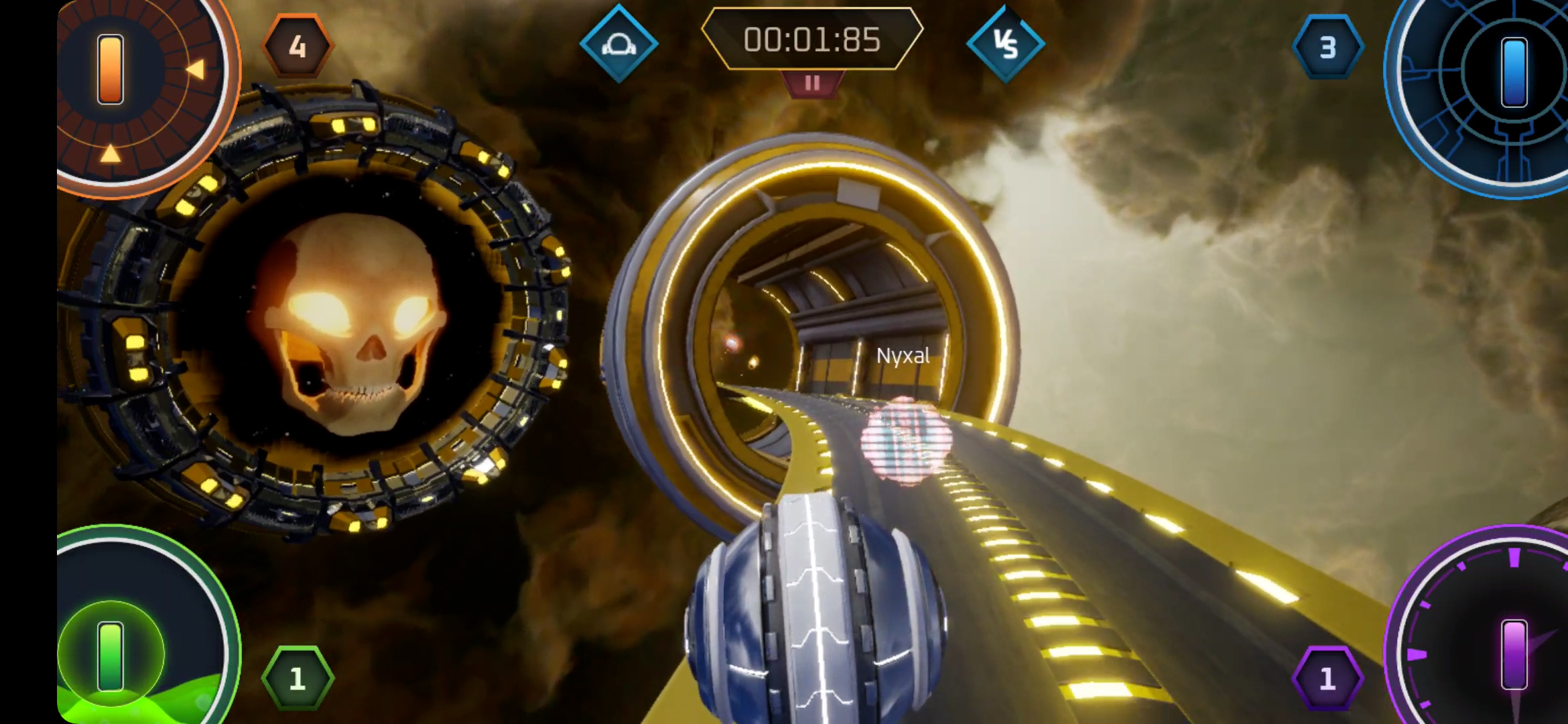Pause the race with the red button
This screenshot has width=1568, height=724.
coord(812,84)
